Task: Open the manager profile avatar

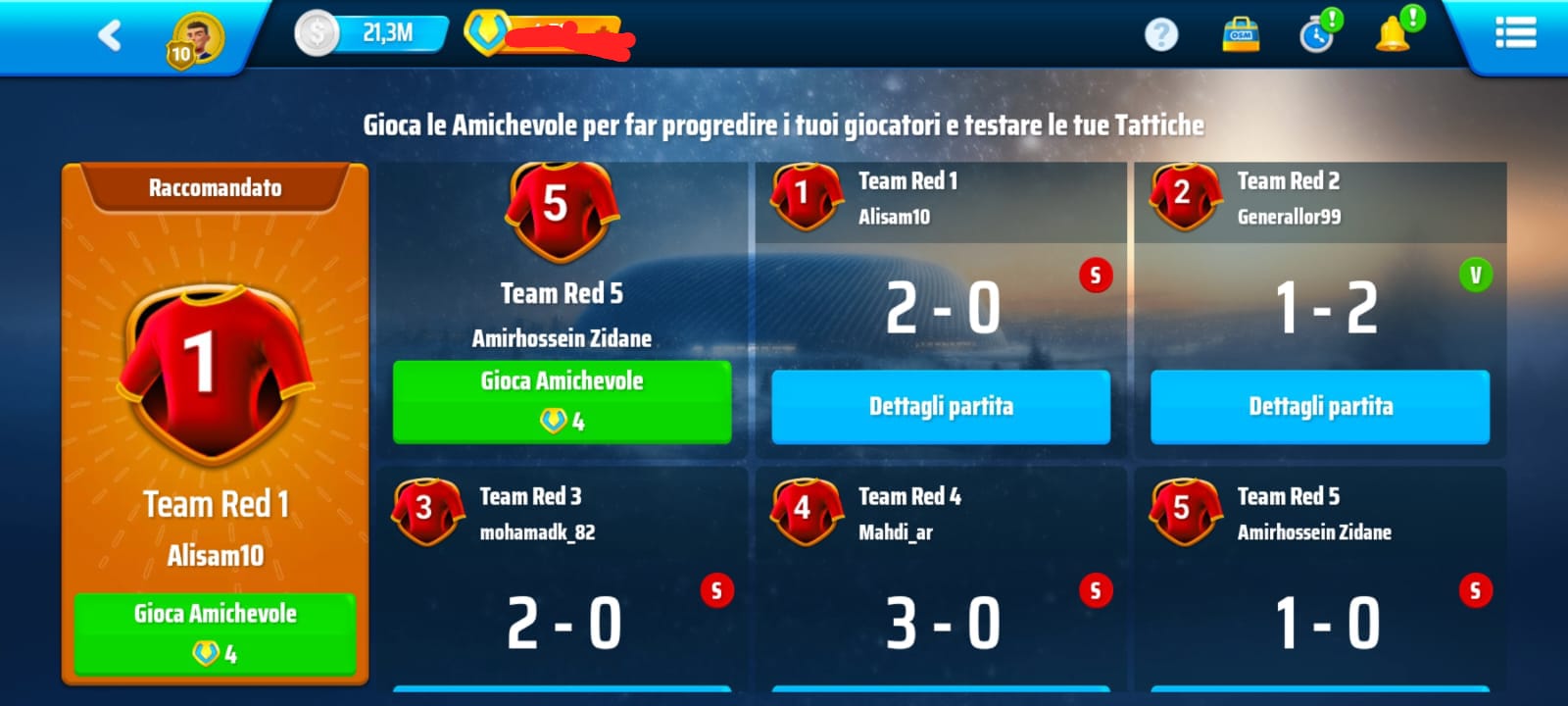Action: tap(196, 39)
